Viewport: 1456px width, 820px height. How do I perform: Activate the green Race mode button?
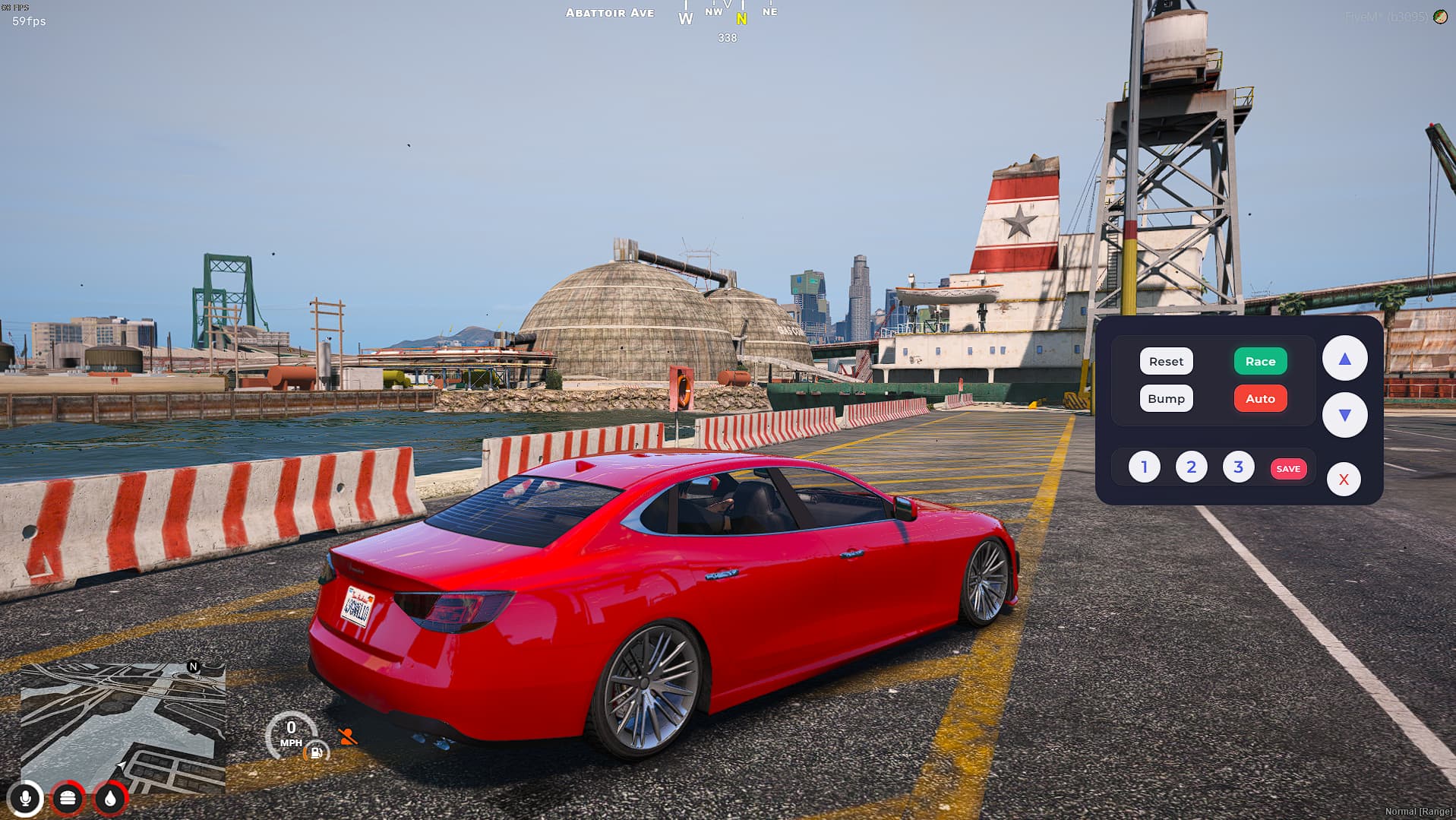tap(1260, 362)
